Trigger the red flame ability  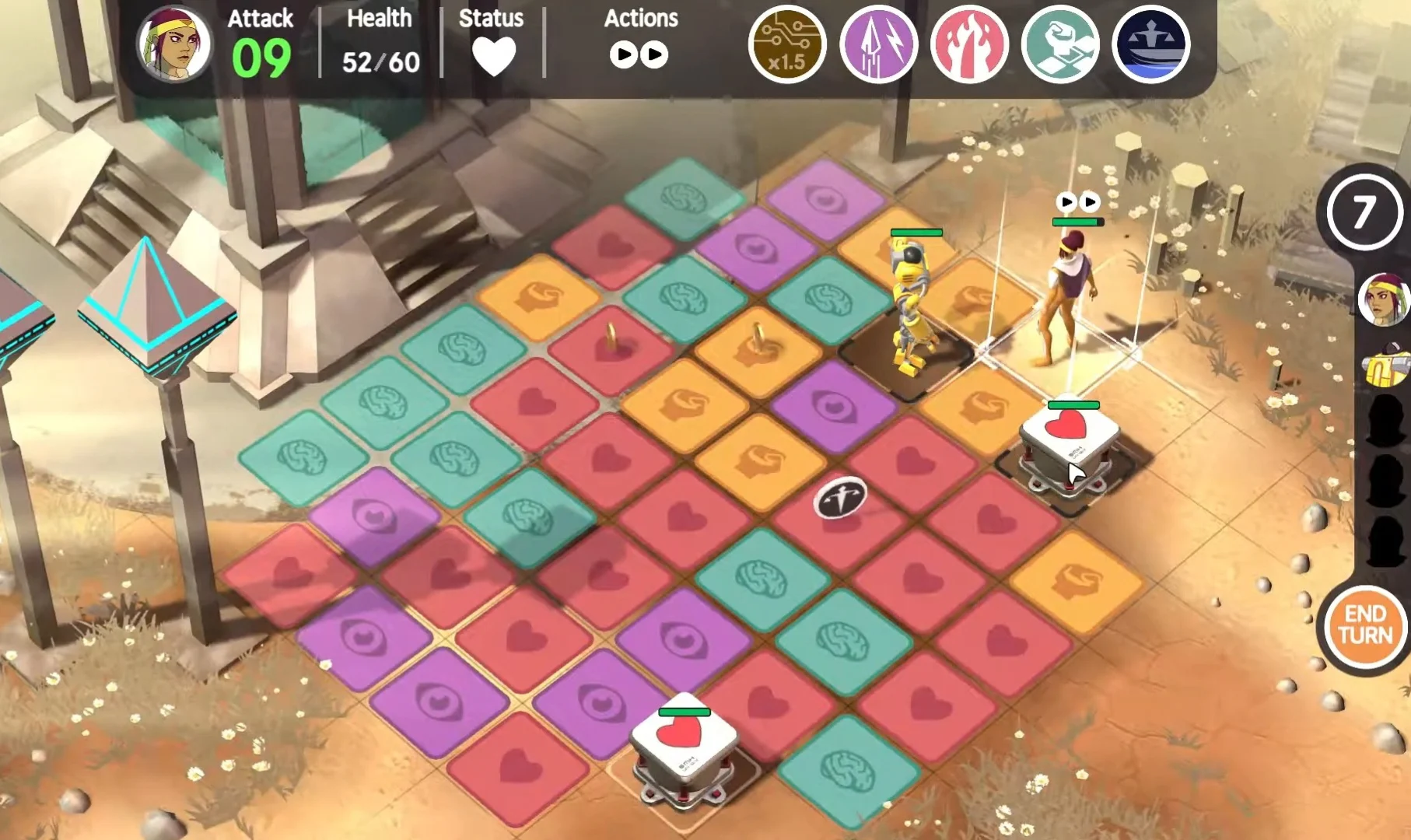969,44
